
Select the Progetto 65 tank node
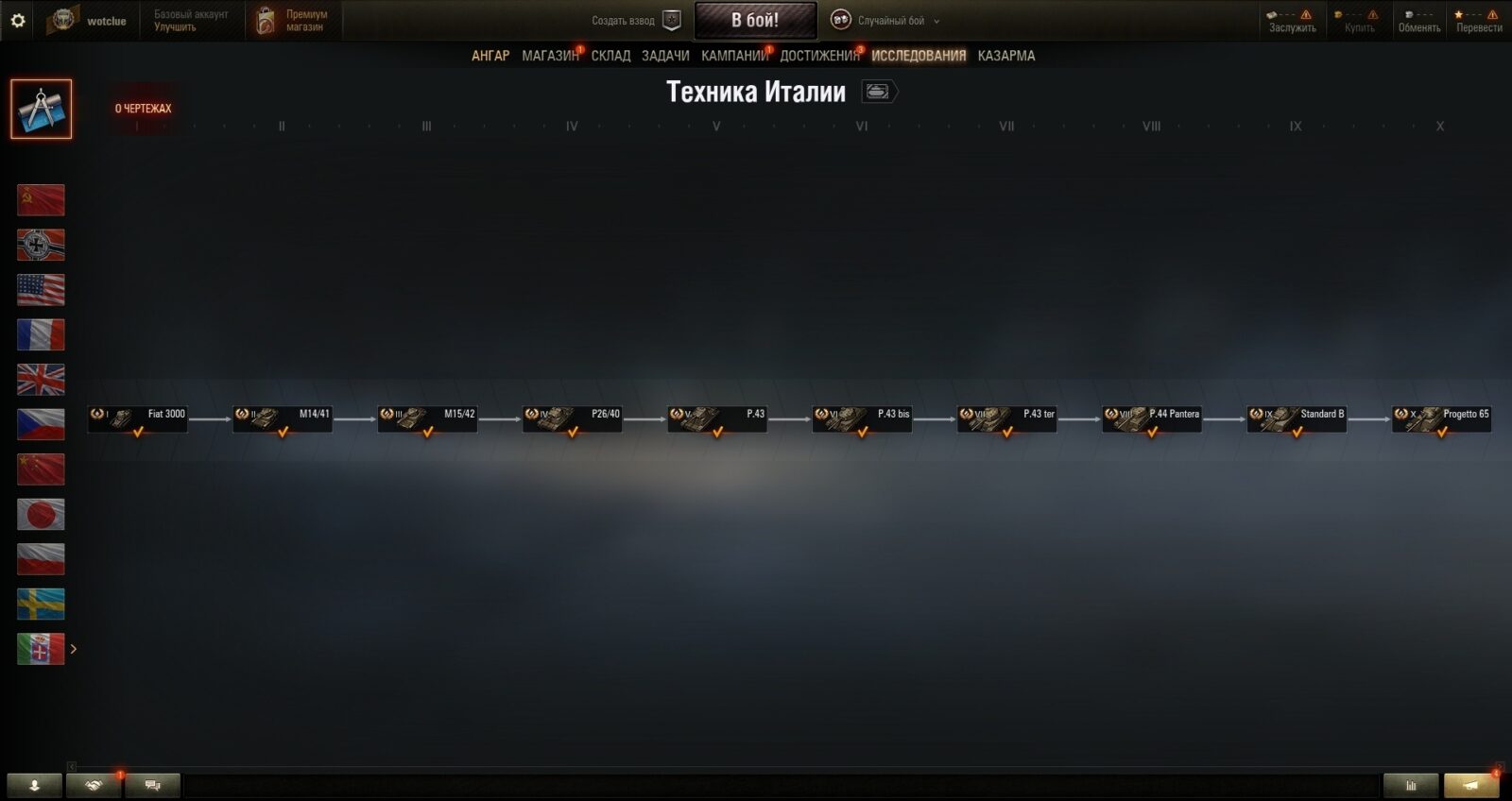tap(1442, 418)
